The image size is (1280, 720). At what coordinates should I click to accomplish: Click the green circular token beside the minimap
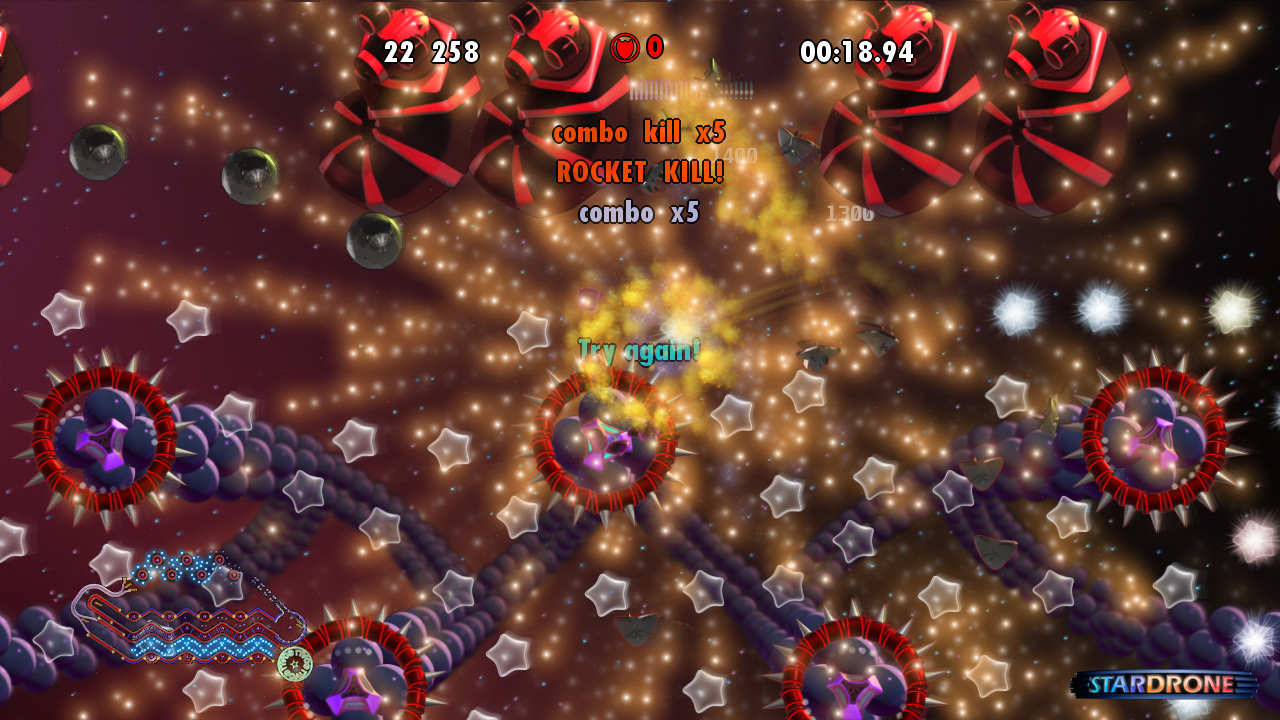[x=297, y=662]
